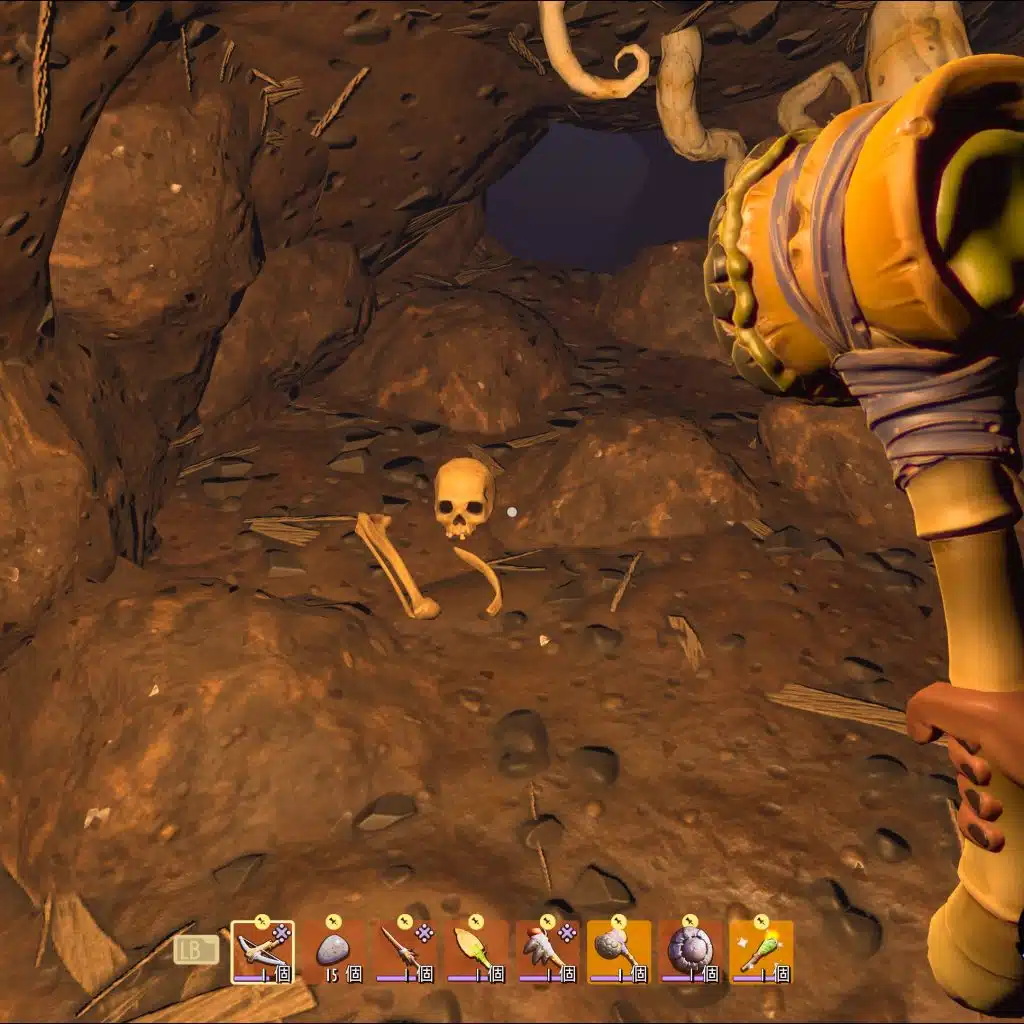Choose the round shell shield slot

pyautogui.click(x=690, y=951)
